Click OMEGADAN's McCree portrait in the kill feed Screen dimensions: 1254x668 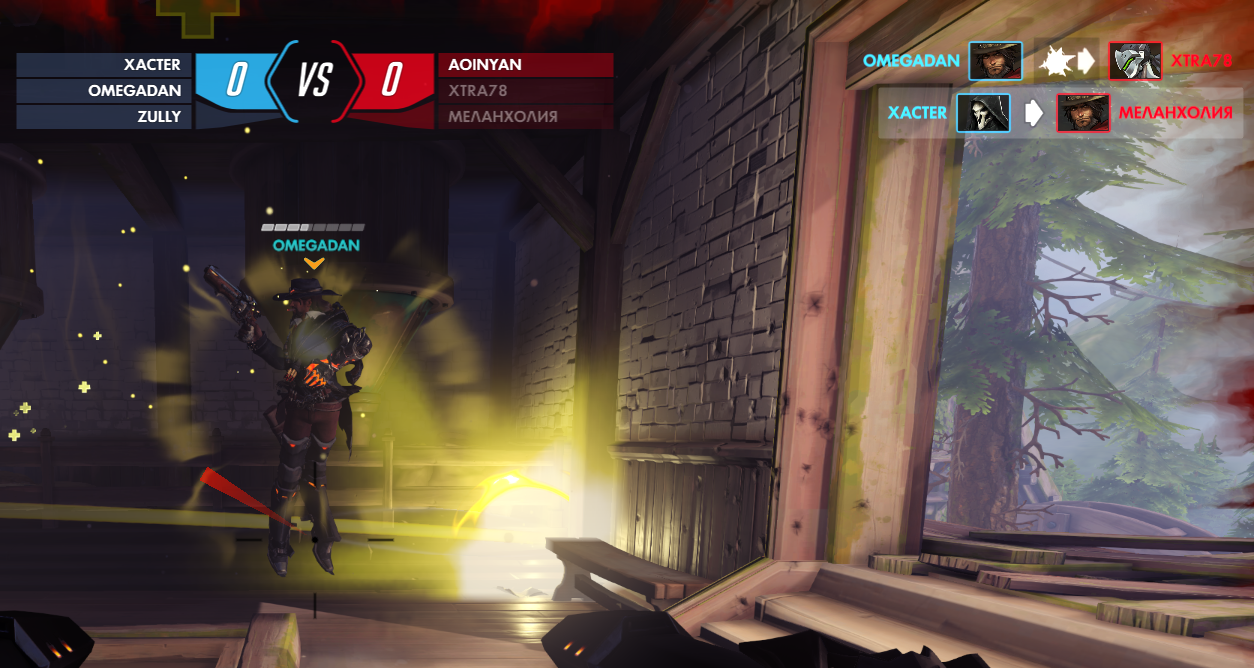[995, 61]
